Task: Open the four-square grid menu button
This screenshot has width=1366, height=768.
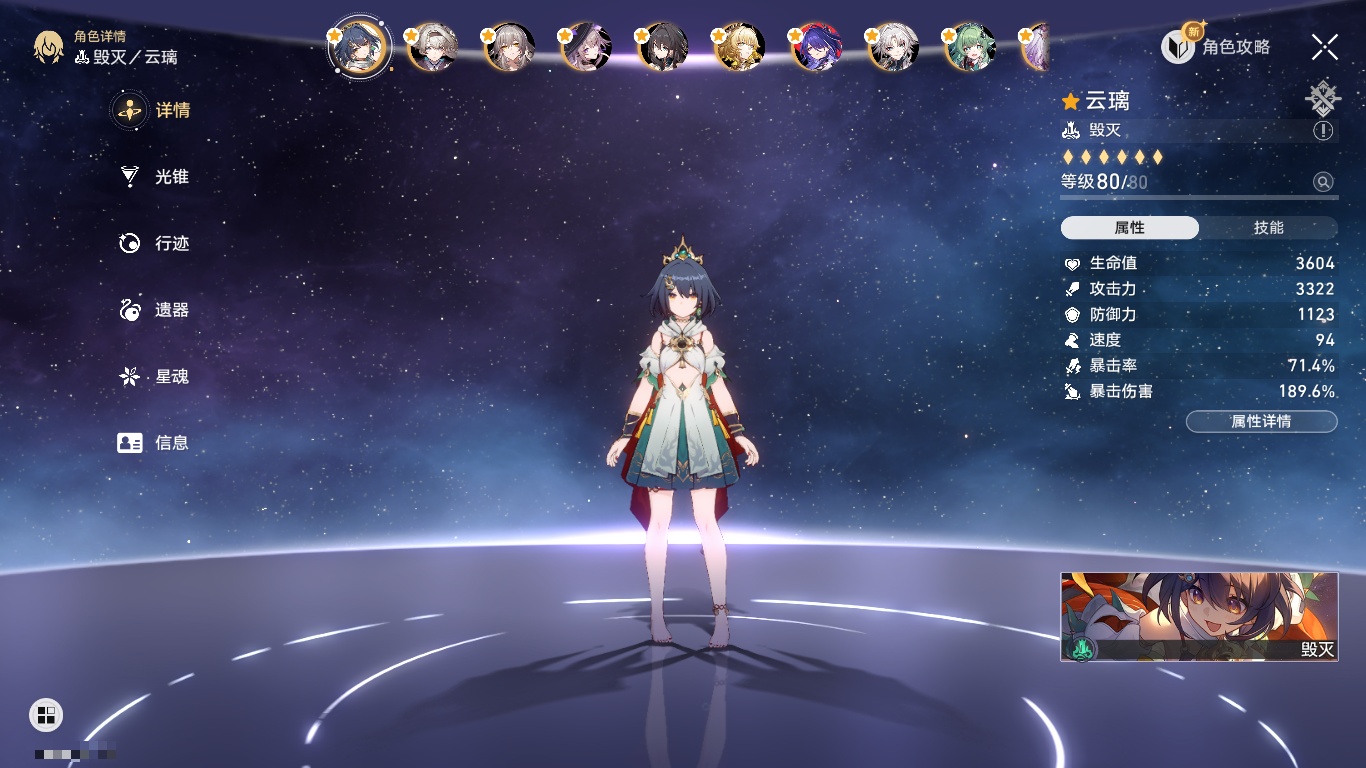Action: click(x=46, y=714)
